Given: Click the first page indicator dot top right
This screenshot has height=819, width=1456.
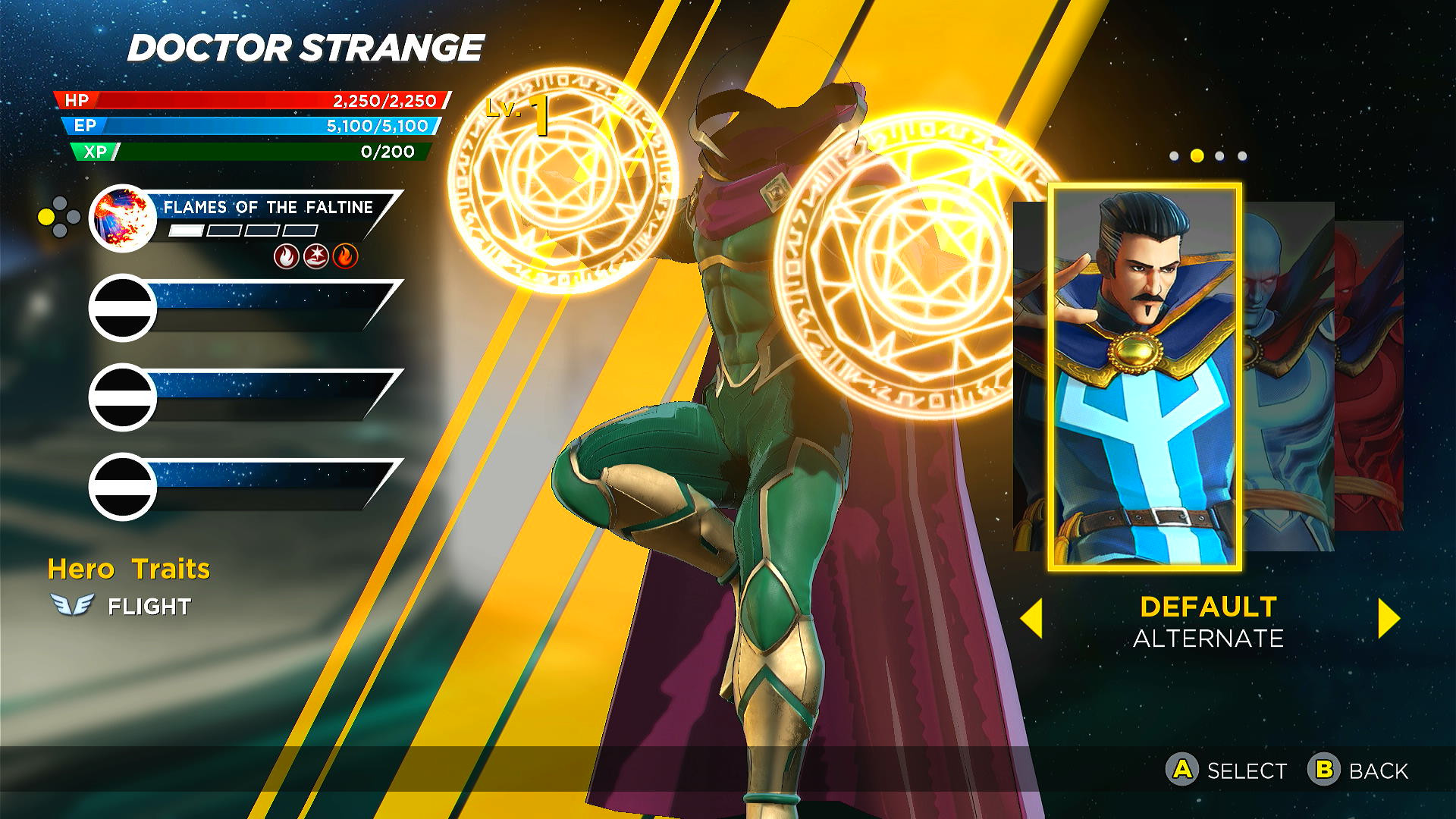Looking at the screenshot, I should 1173,155.
